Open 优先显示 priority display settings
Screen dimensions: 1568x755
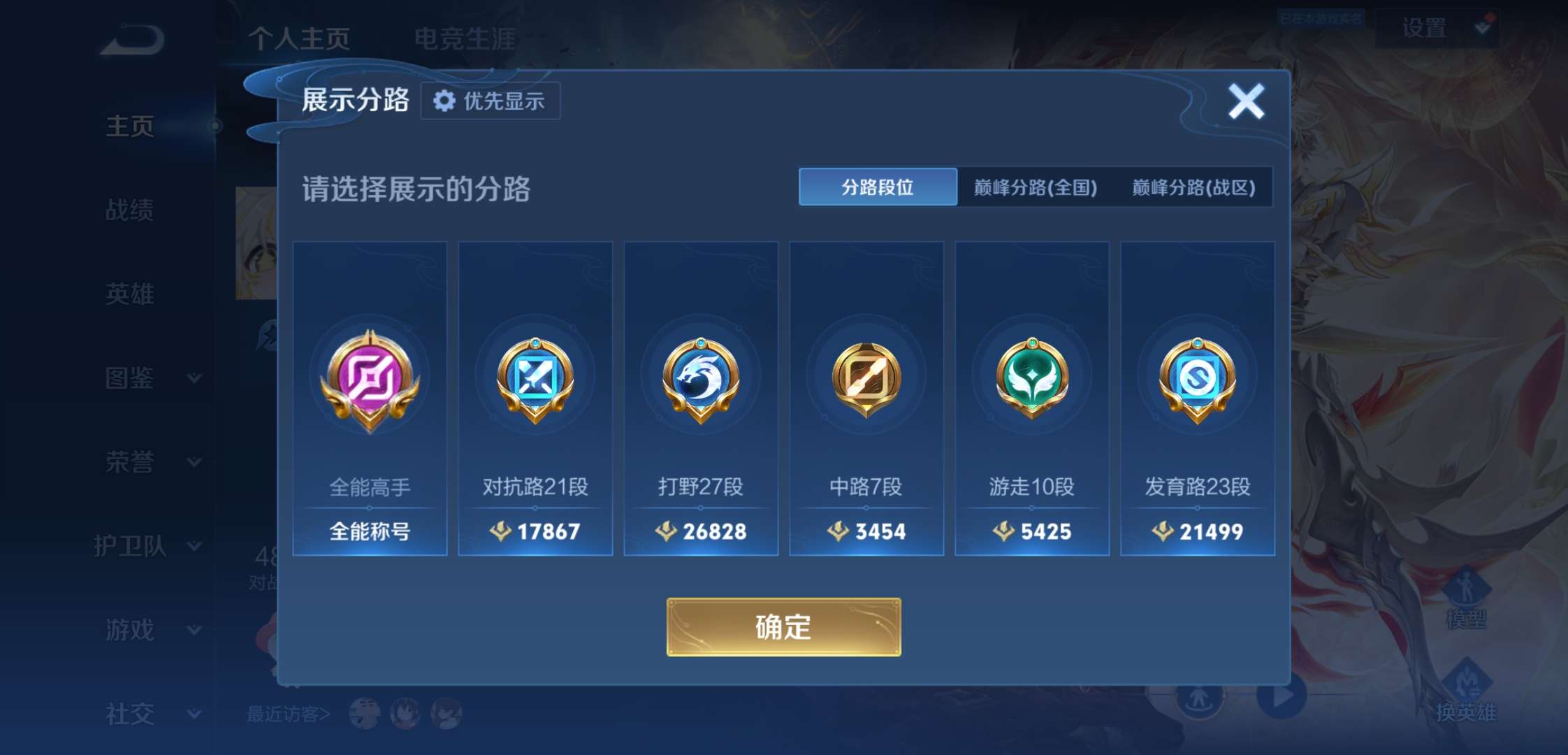click(490, 100)
